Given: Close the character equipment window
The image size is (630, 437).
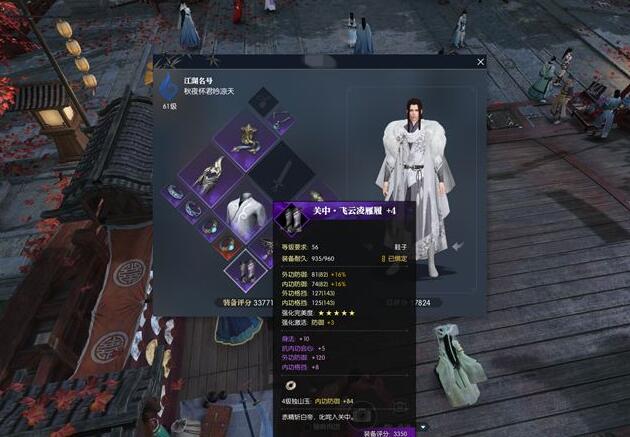Looking at the screenshot, I should point(481,62).
